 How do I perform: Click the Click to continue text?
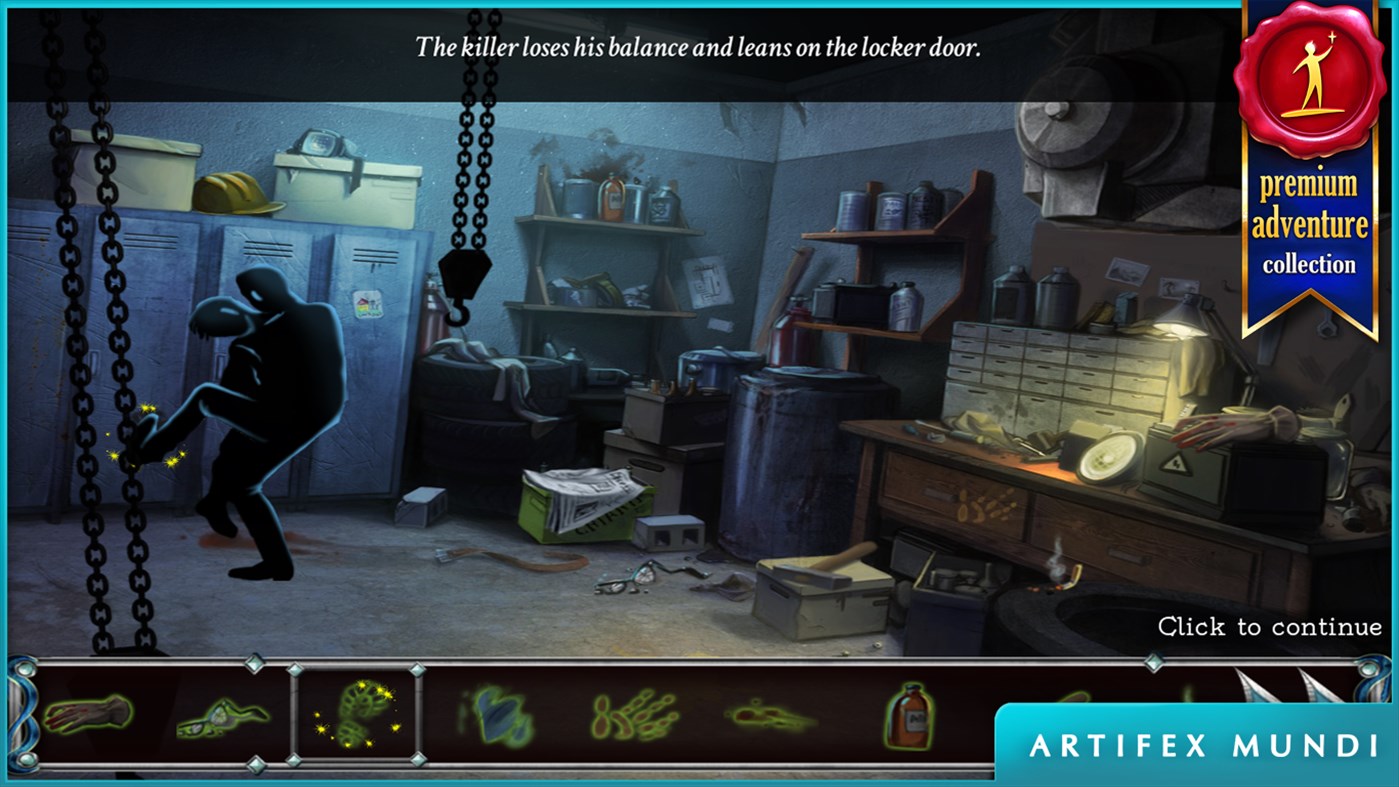(1268, 627)
